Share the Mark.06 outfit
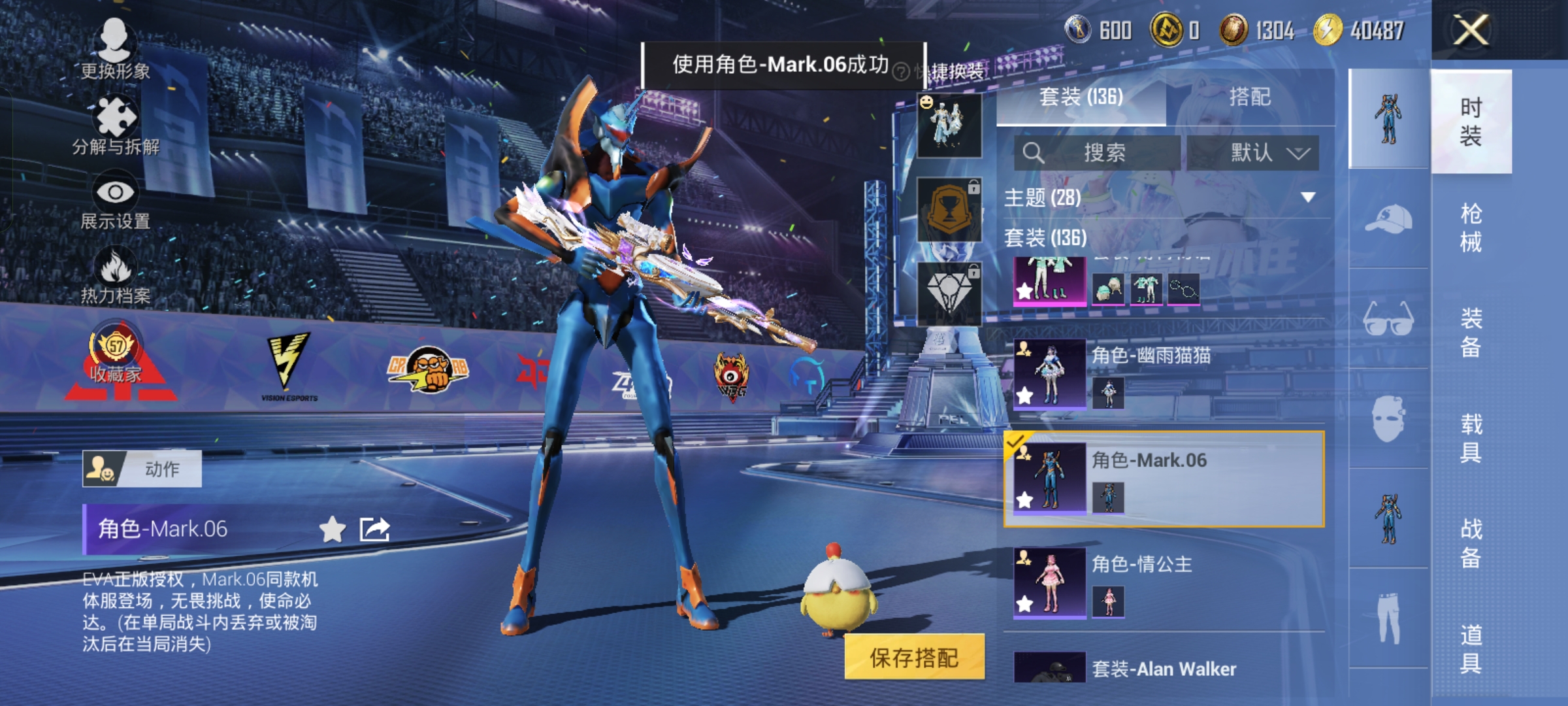The width and height of the screenshot is (1568, 706). click(374, 529)
